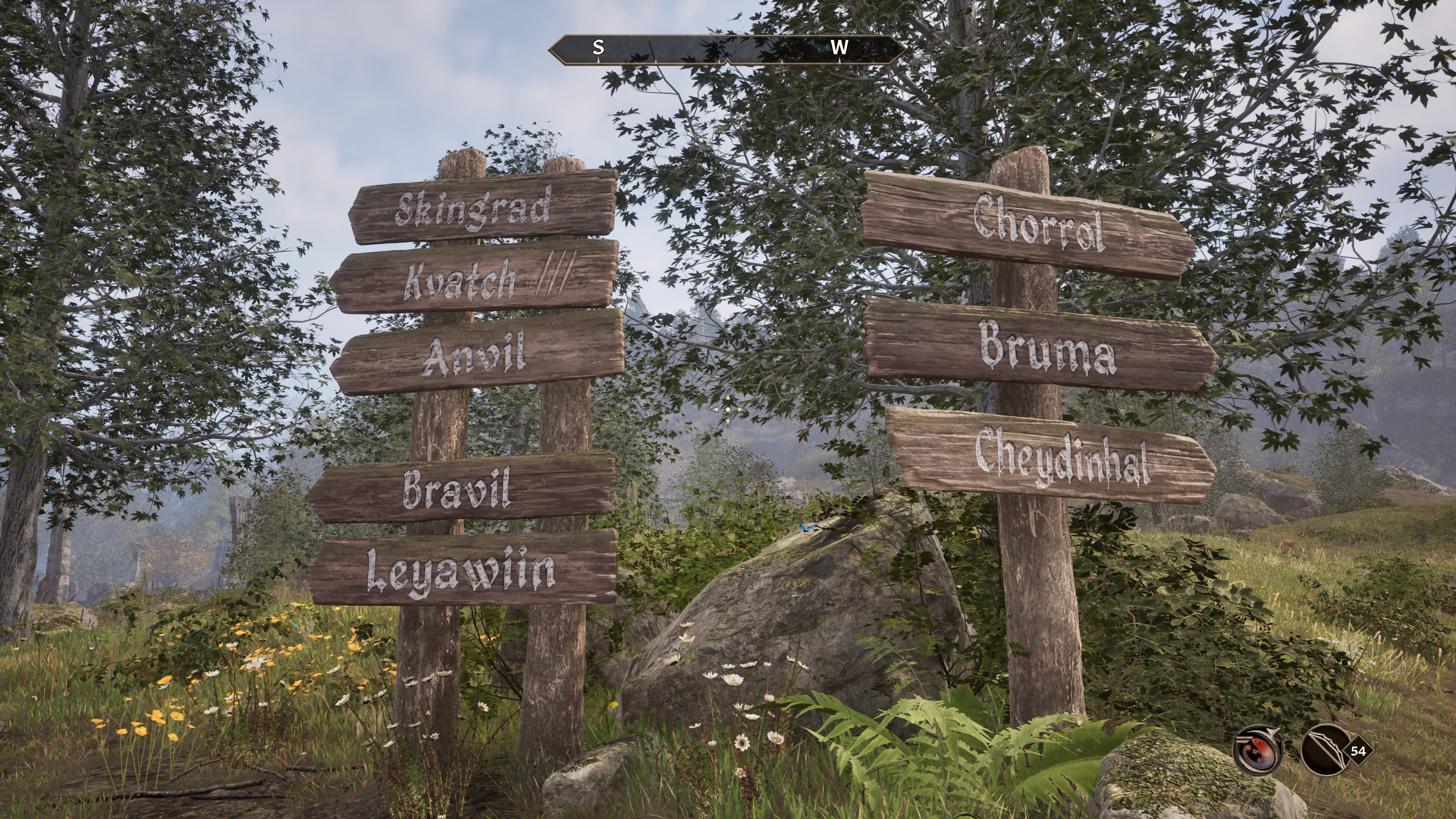Select the chameleon spell icon
The height and width of the screenshot is (819, 1456).
point(1258,750)
